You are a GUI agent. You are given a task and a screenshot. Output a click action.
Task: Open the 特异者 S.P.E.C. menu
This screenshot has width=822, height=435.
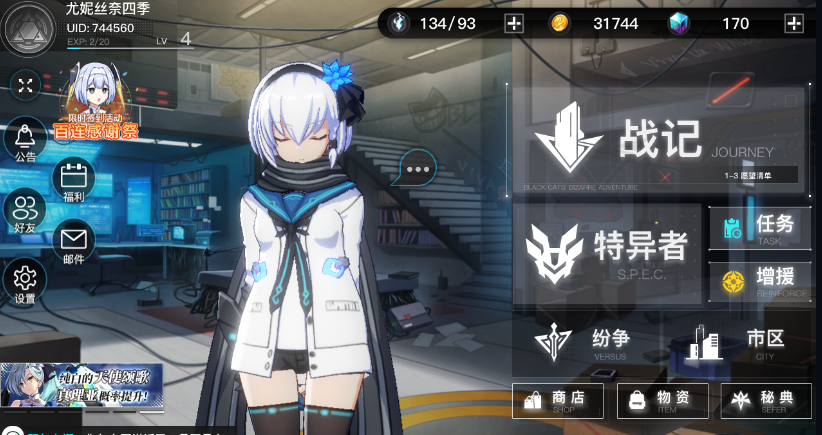[607, 253]
